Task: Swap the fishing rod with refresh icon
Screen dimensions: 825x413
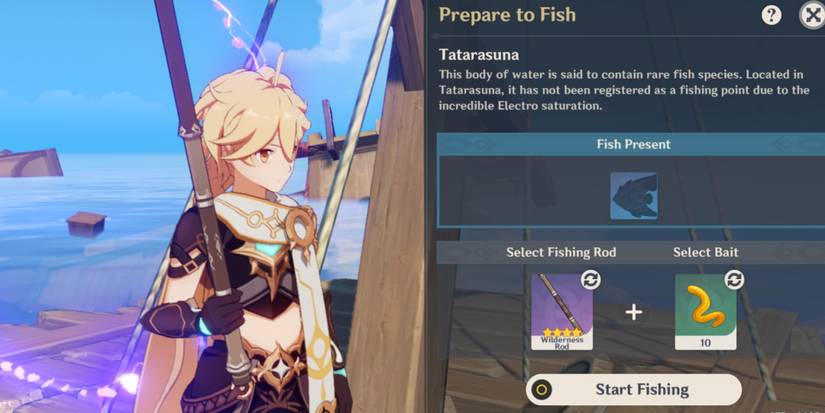Action: click(590, 280)
